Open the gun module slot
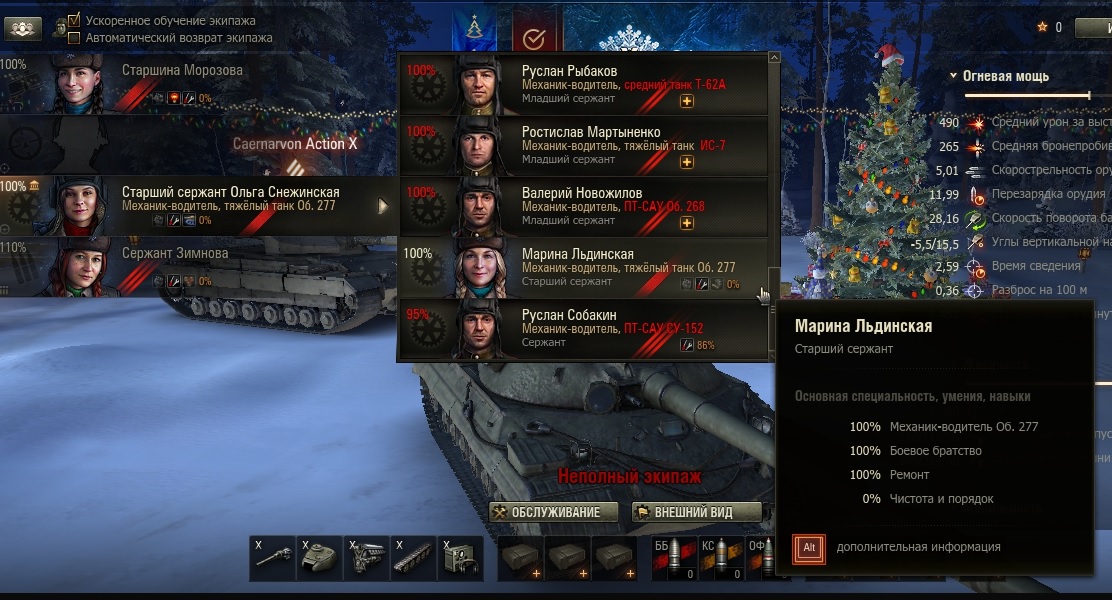Viewport: 1112px width, 600px height. [273, 558]
